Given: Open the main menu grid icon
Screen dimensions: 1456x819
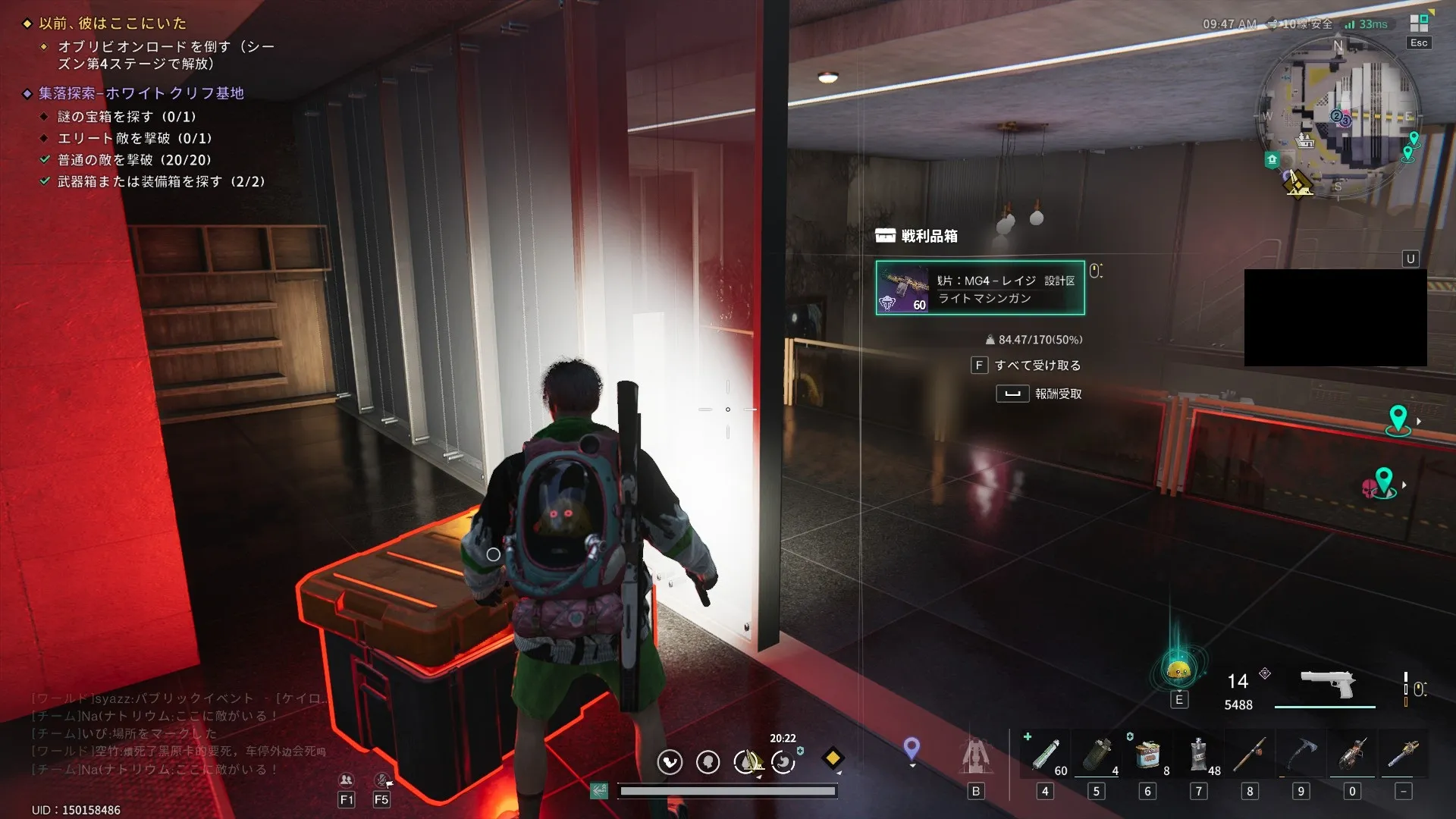Looking at the screenshot, I should [x=1419, y=24].
